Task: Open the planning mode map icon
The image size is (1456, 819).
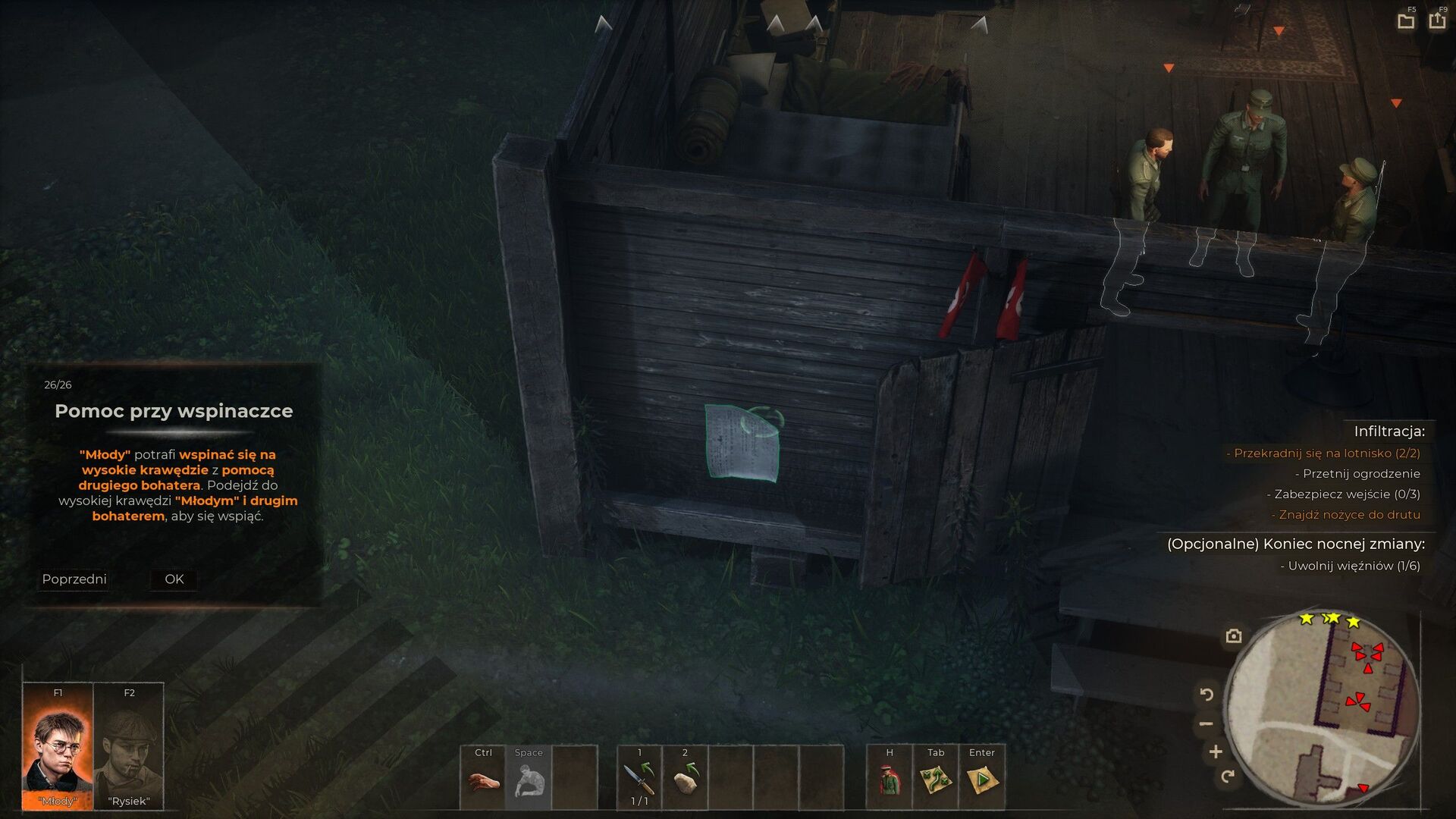Action: point(936,780)
